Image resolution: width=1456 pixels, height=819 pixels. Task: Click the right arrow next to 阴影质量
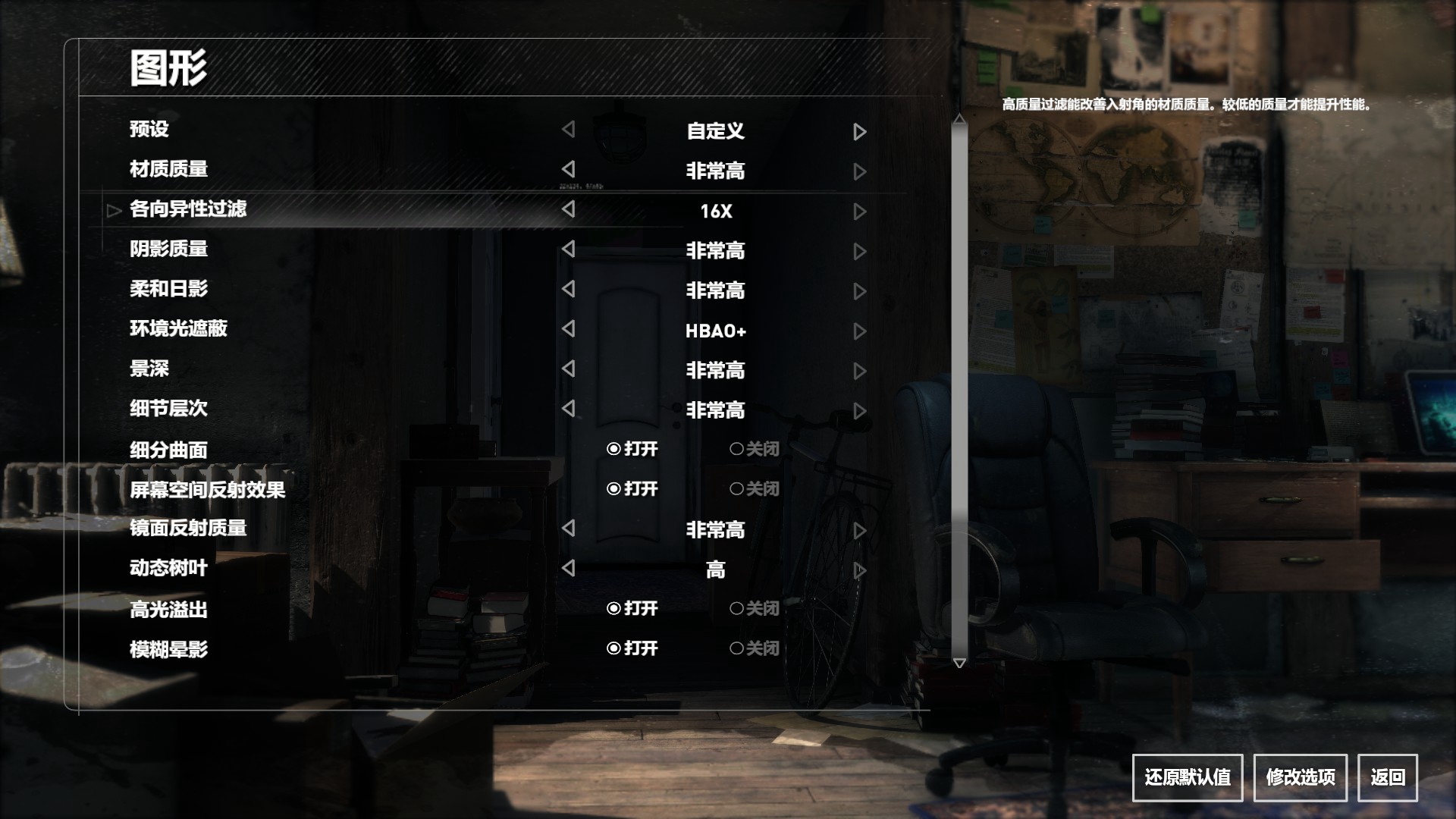tap(859, 251)
